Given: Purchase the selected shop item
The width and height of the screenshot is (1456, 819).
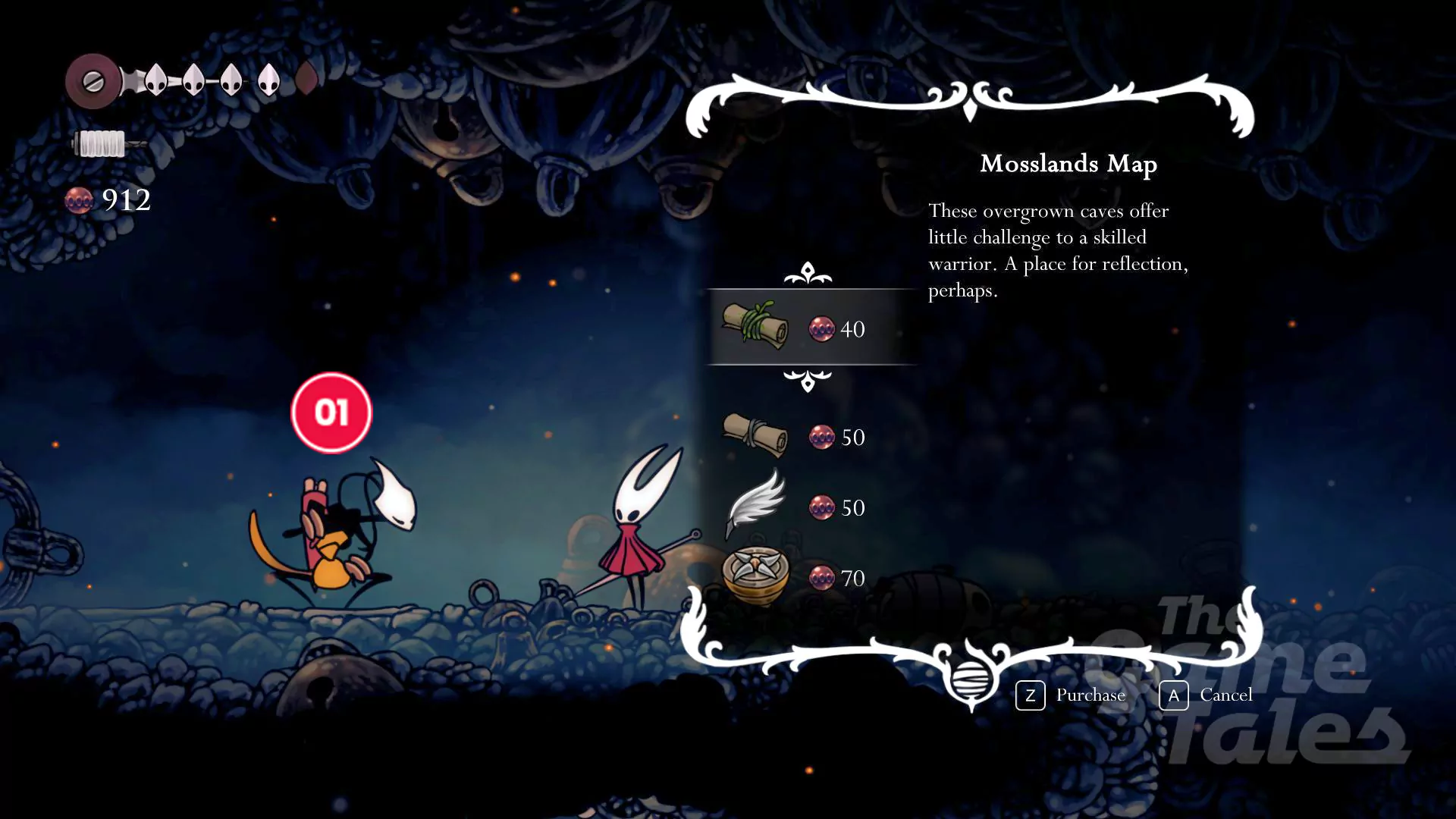Looking at the screenshot, I should pyautogui.click(x=1071, y=695).
